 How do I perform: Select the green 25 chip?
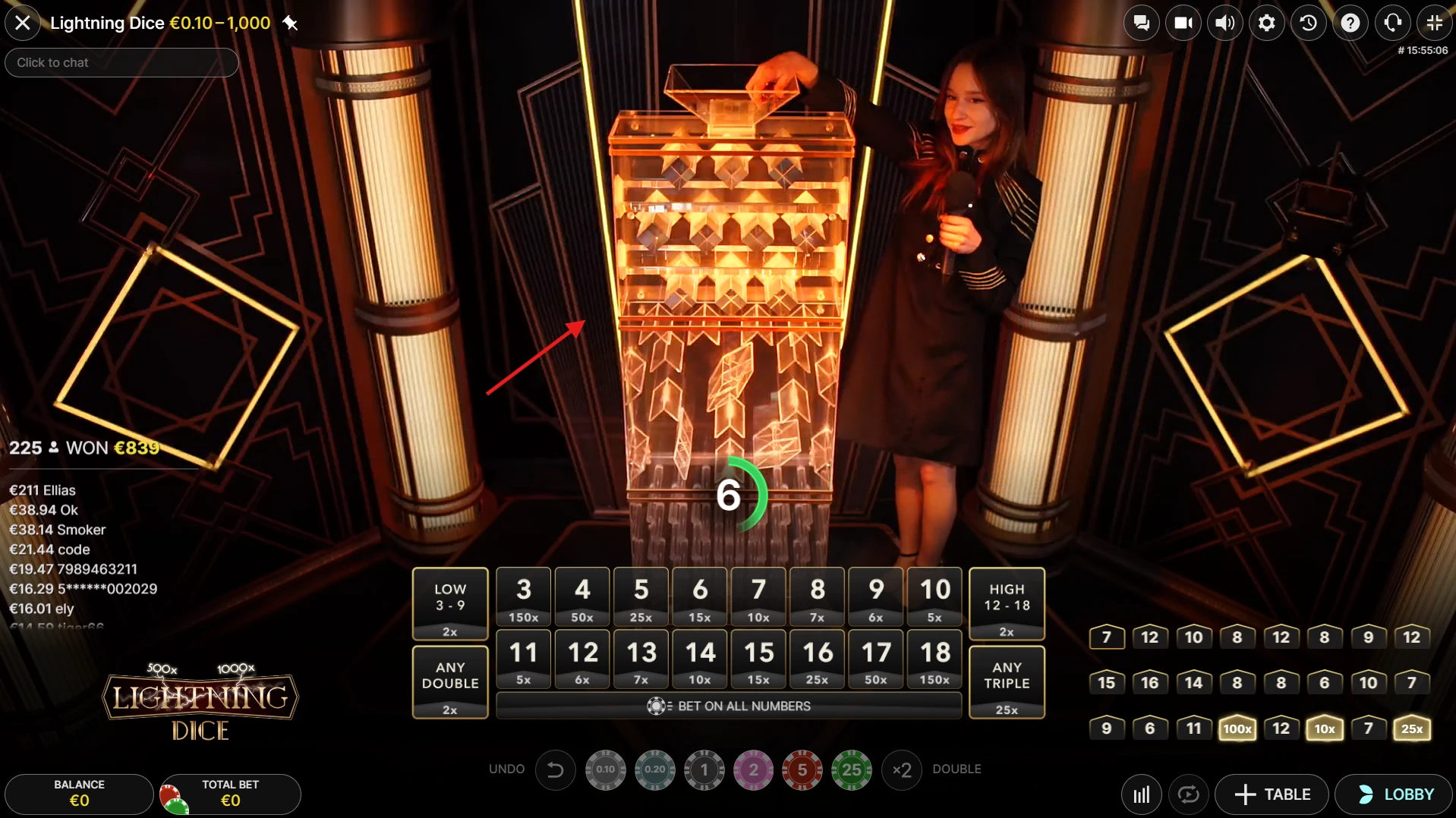point(852,770)
